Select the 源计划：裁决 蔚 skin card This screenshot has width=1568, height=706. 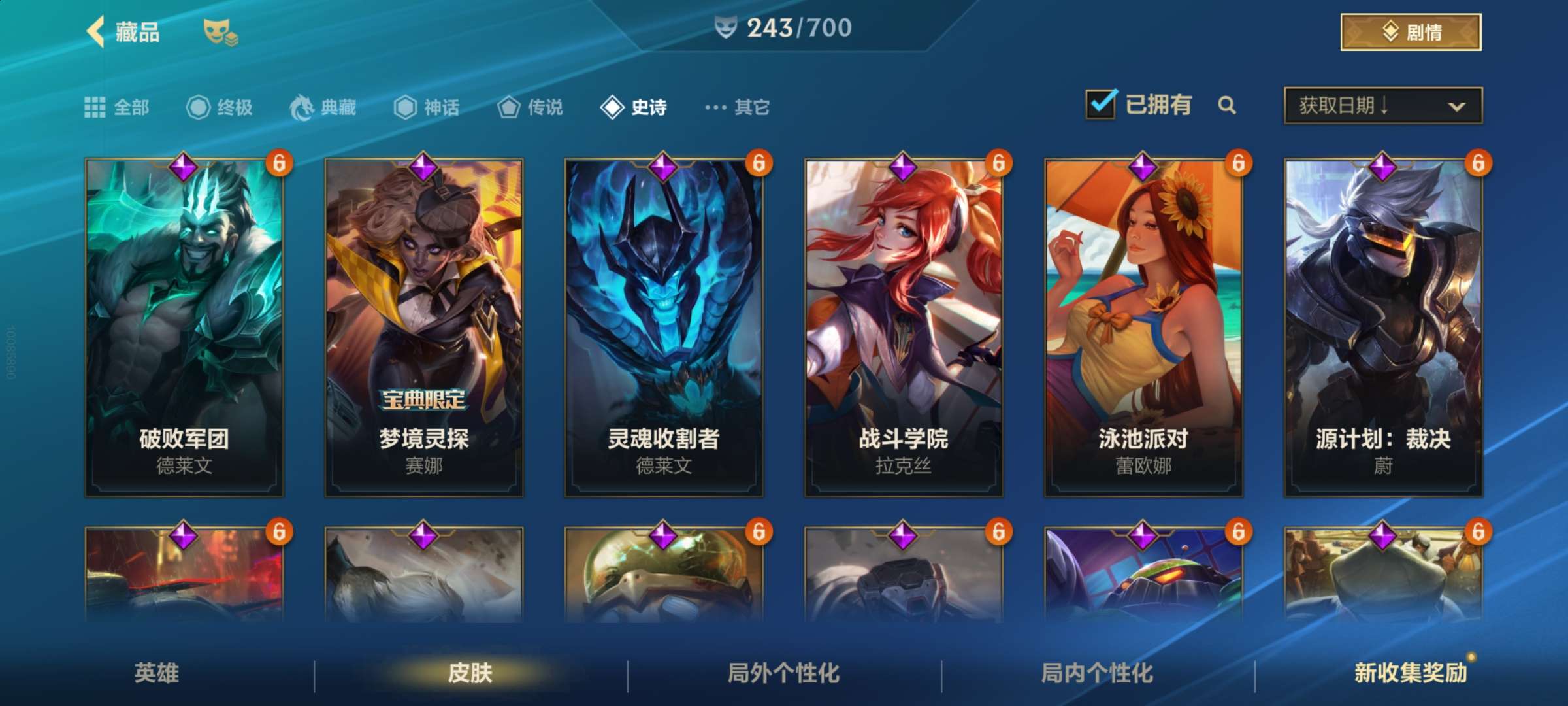click(x=1383, y=327)
